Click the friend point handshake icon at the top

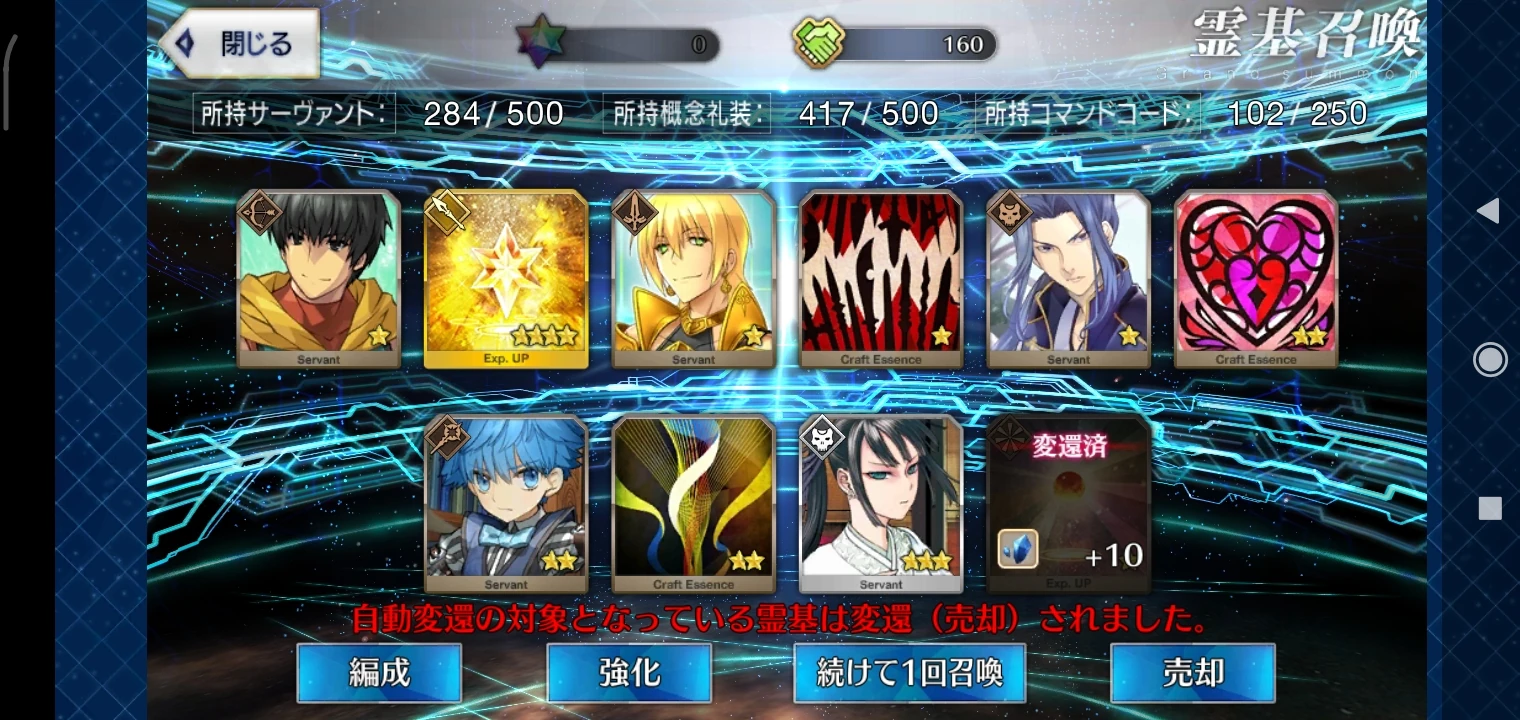point(820,42)
